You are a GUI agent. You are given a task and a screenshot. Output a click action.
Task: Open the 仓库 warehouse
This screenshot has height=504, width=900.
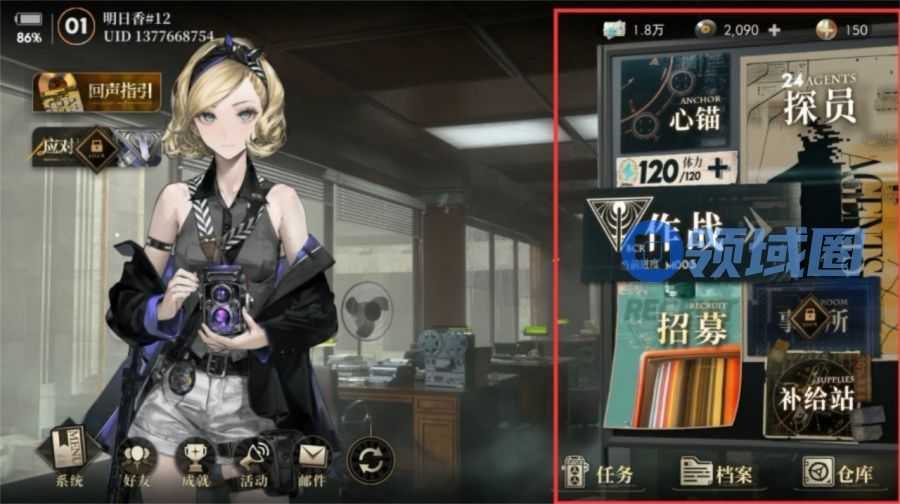coord(838,474)
